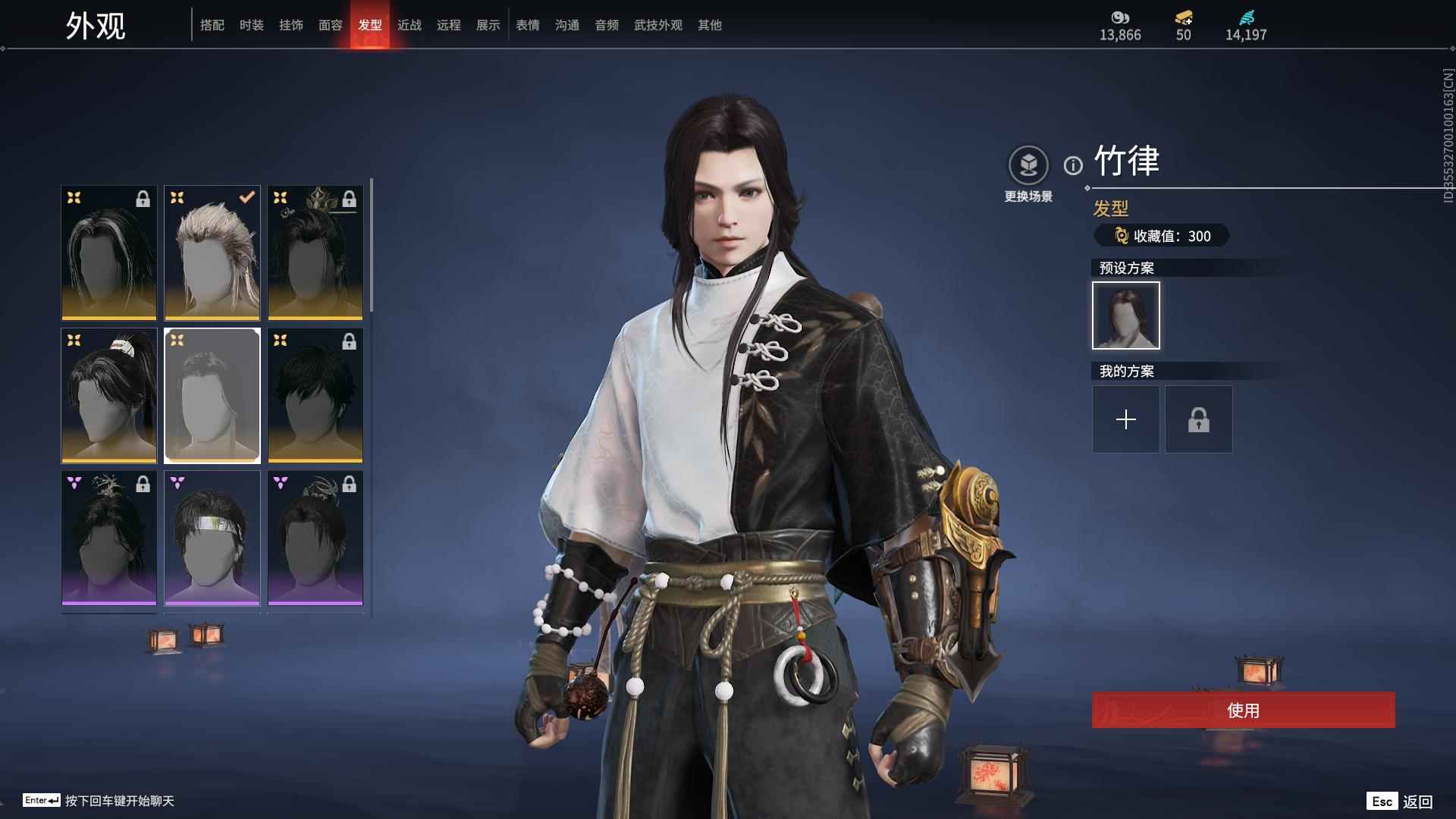Select the locked grey-streaked long hairstyle

click(109, 253)
